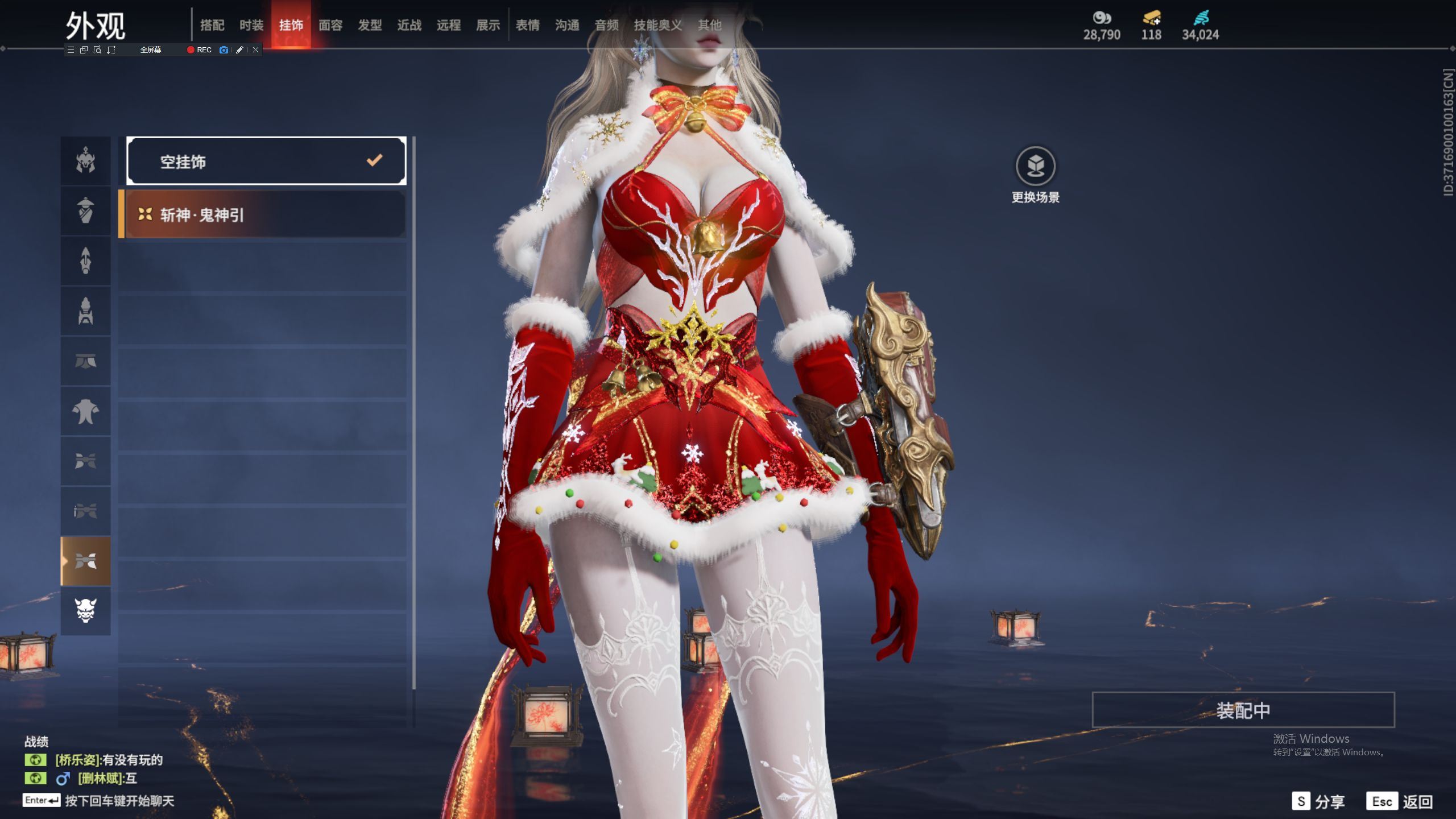Open the 时装 costume tab
1456x819 pixels.
tap(251, 25)
